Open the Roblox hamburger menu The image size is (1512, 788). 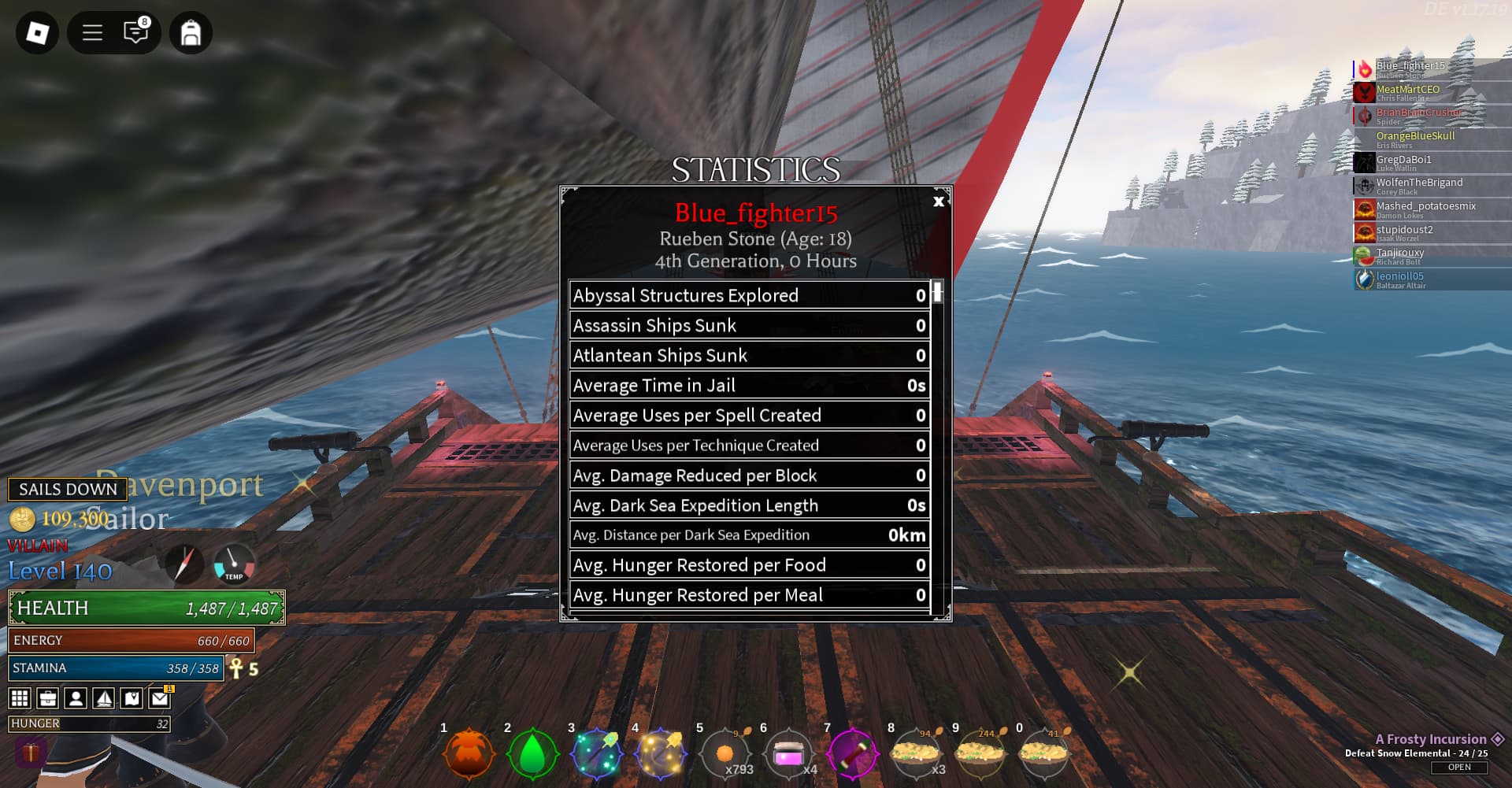(91, 33)
